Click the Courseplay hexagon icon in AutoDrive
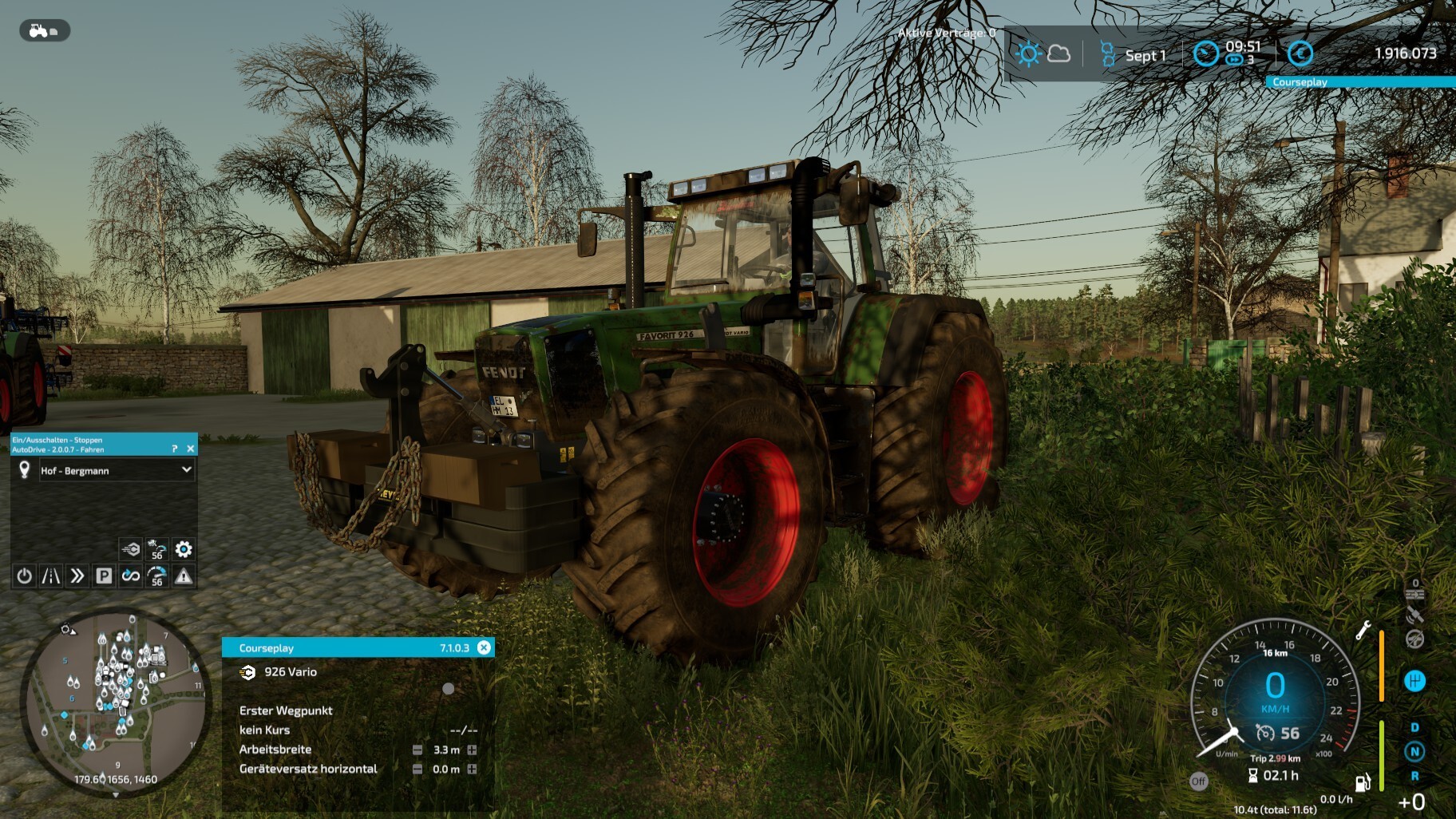This screenshot has height=819, width=1456. (x=130, y=549)
